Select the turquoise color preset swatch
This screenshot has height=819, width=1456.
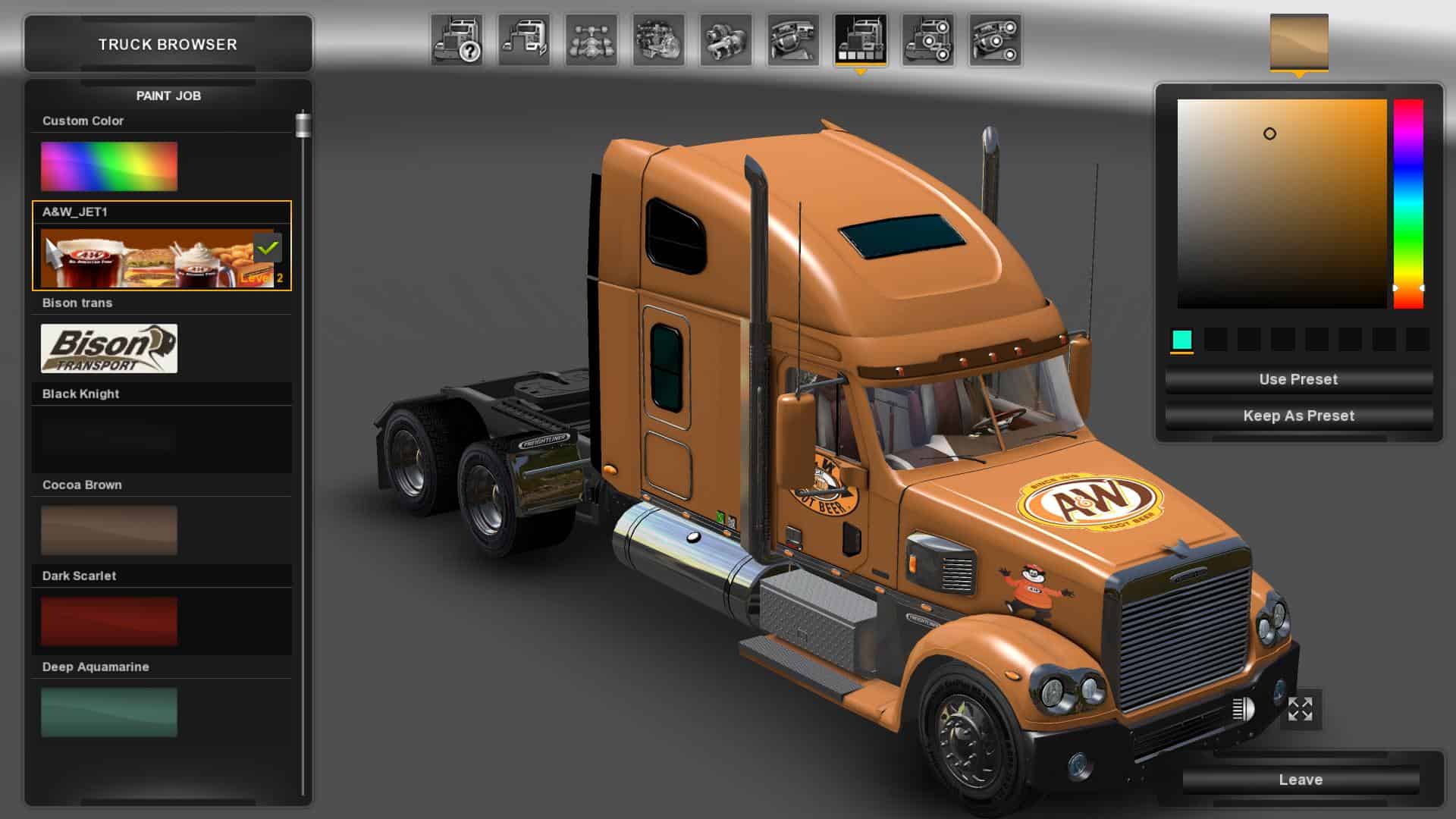(x=1181, y=339)
